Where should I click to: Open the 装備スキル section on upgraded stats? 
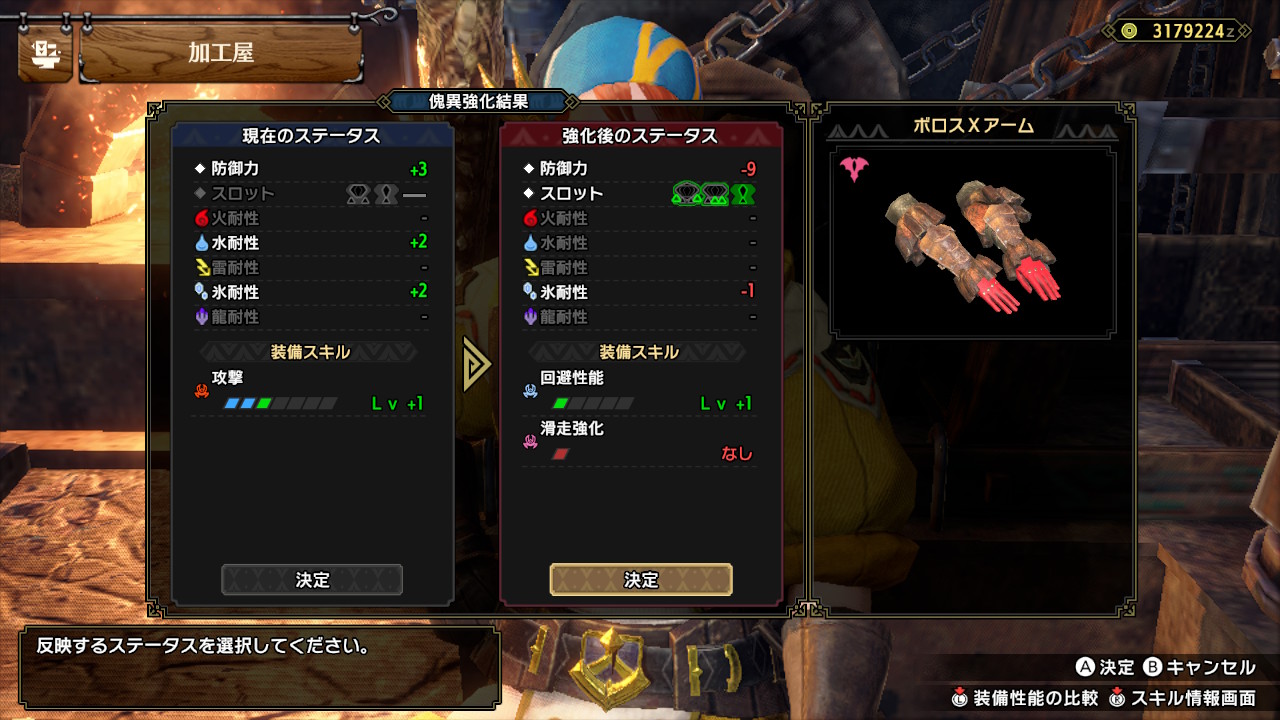pos(640,351)
